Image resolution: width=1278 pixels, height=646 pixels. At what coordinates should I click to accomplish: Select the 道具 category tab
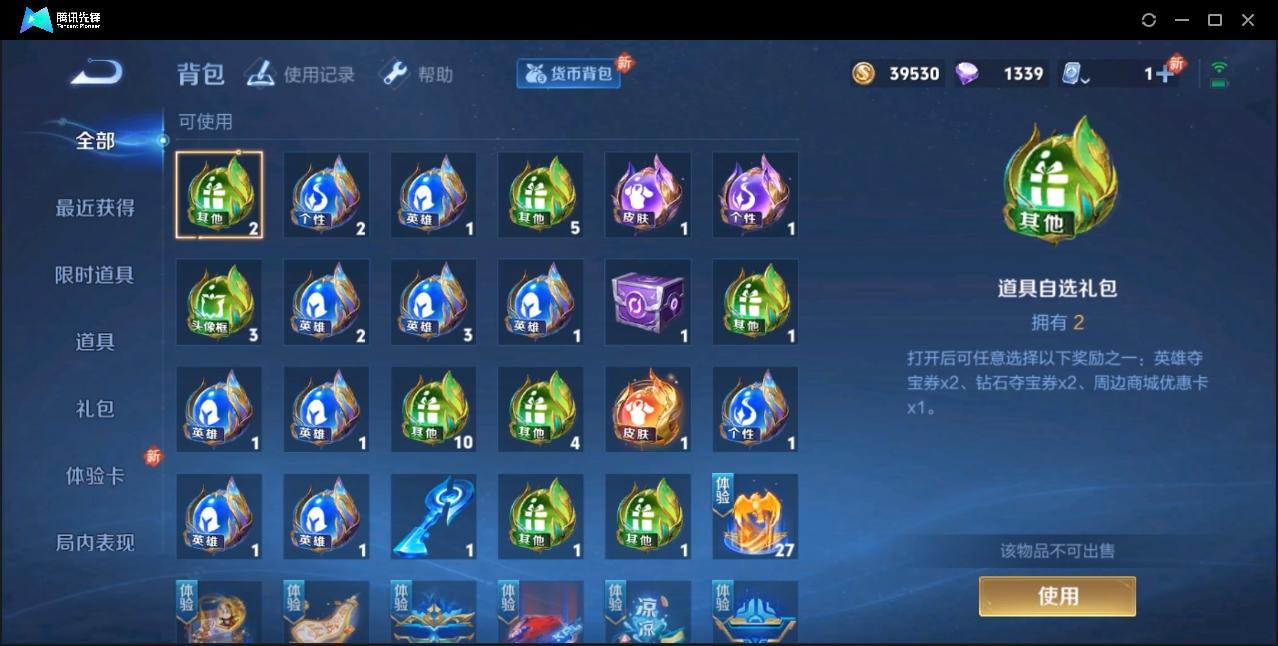(x=95, y=342)
